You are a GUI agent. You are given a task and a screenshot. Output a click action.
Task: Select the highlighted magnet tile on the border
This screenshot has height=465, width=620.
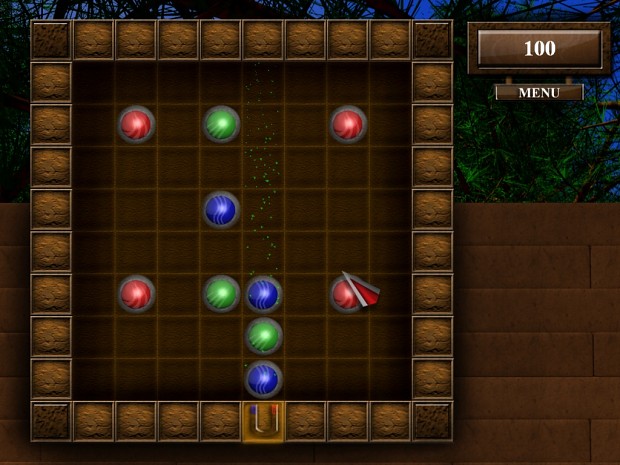264,421
